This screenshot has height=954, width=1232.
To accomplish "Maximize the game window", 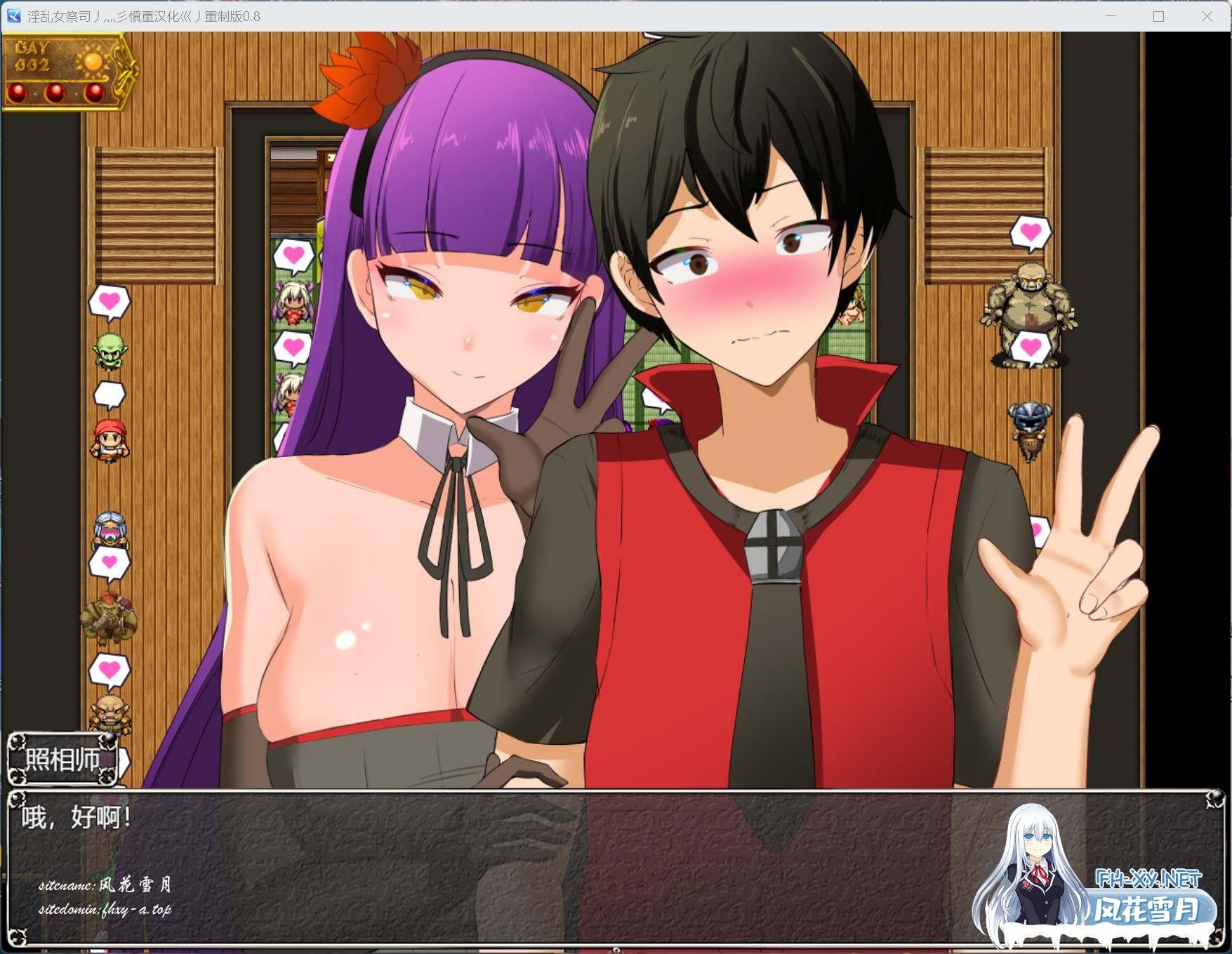I will (1158, 16).
